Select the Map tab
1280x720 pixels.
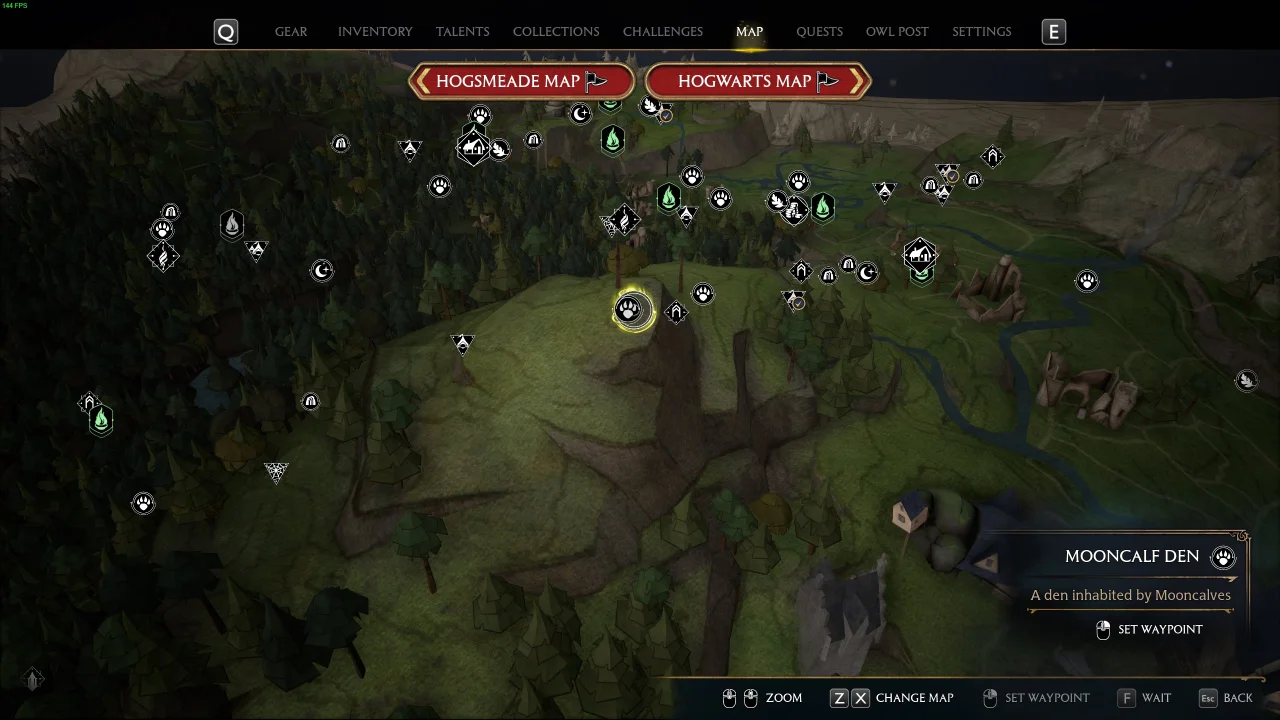[749, 32]
